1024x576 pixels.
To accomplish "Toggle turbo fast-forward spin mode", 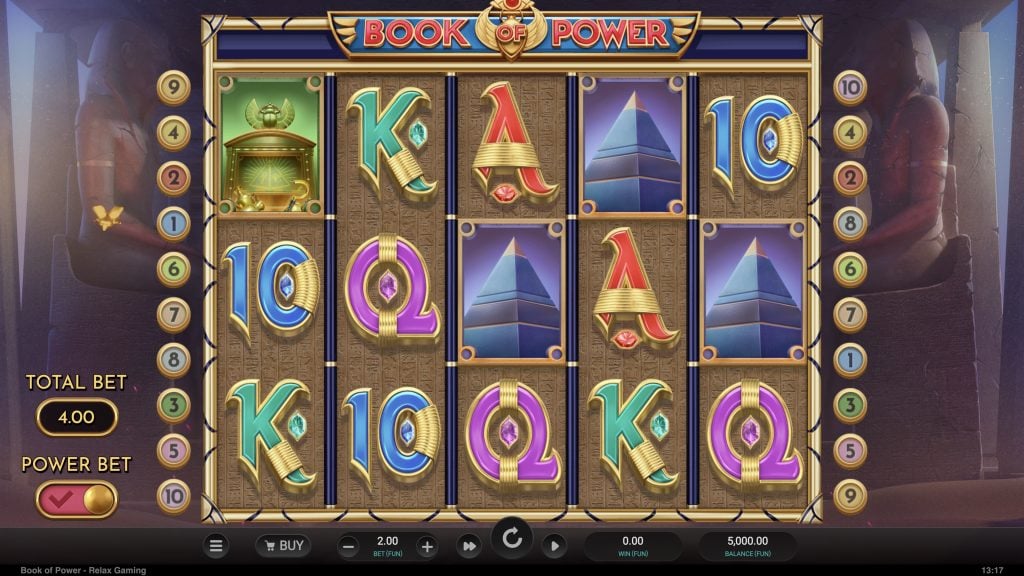I will (x=468, y=546).
